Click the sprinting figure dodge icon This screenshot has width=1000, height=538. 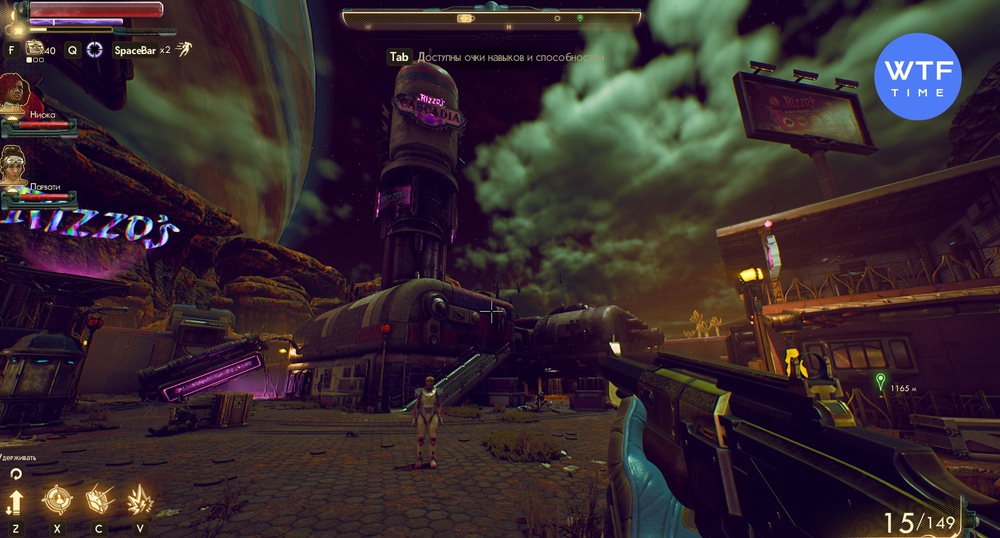click(185, 48)
